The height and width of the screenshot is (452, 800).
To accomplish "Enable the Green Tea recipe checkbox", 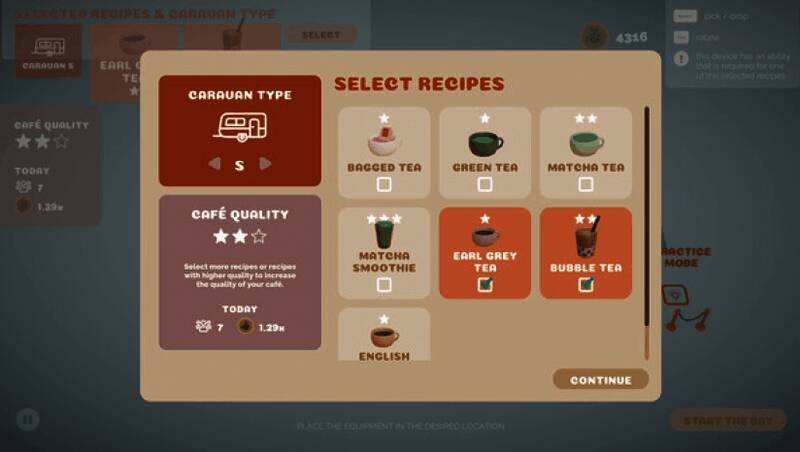I will (x=485, y=184).
